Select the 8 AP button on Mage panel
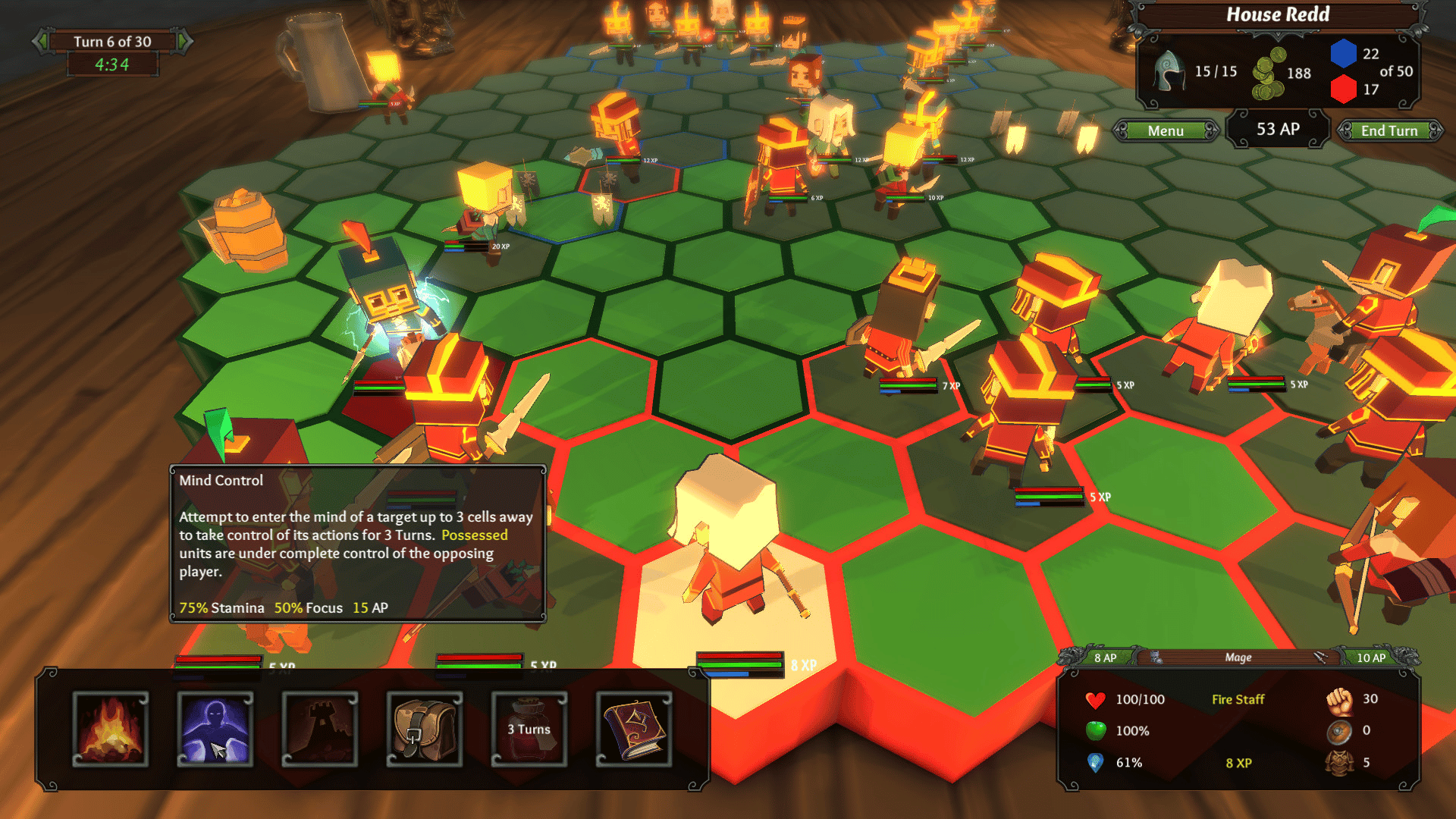The width and height of the screenshot is (1456, 819). pyautogui.click(x=1104, y=657)
